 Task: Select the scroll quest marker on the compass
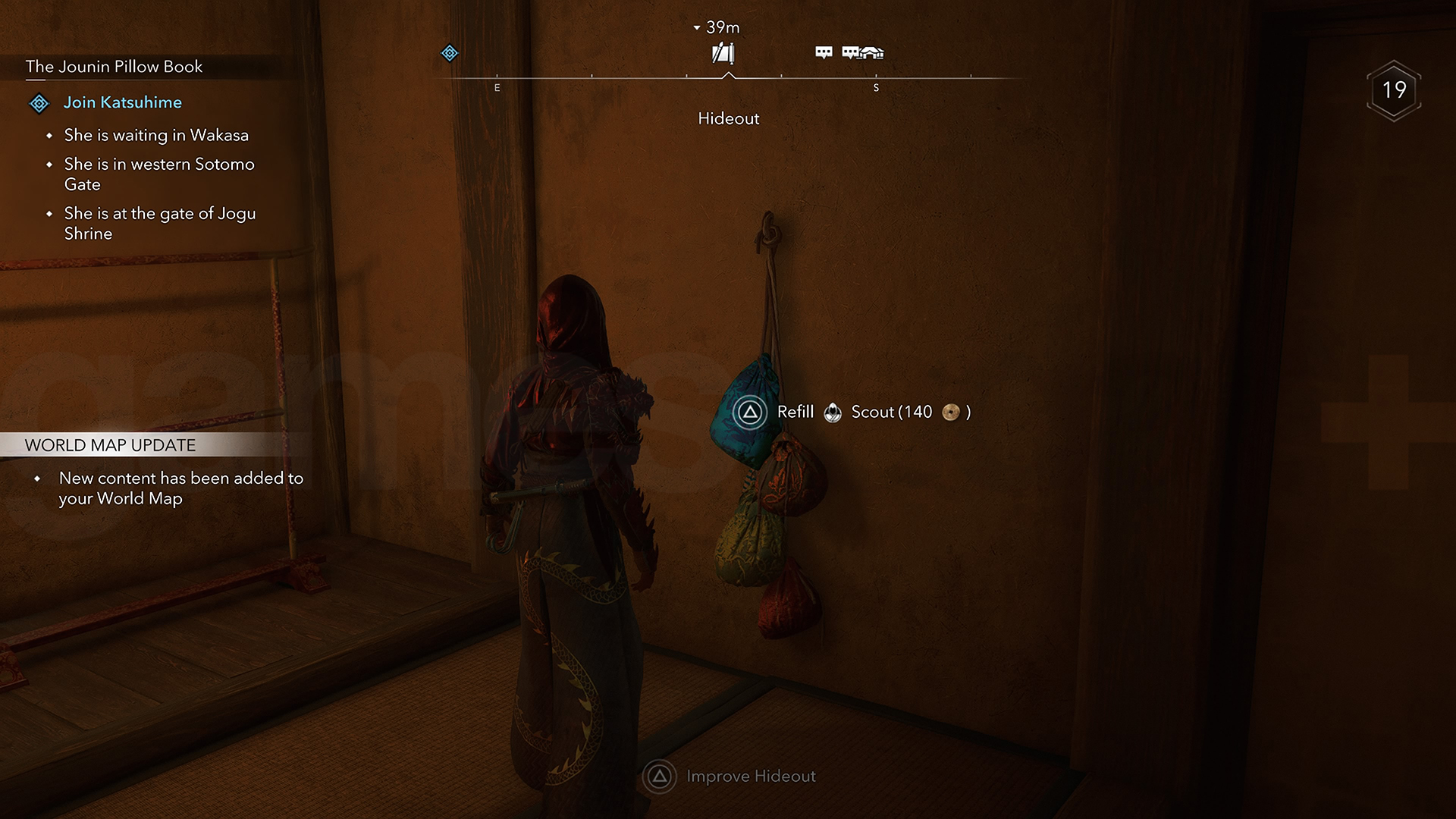point(723,52)
